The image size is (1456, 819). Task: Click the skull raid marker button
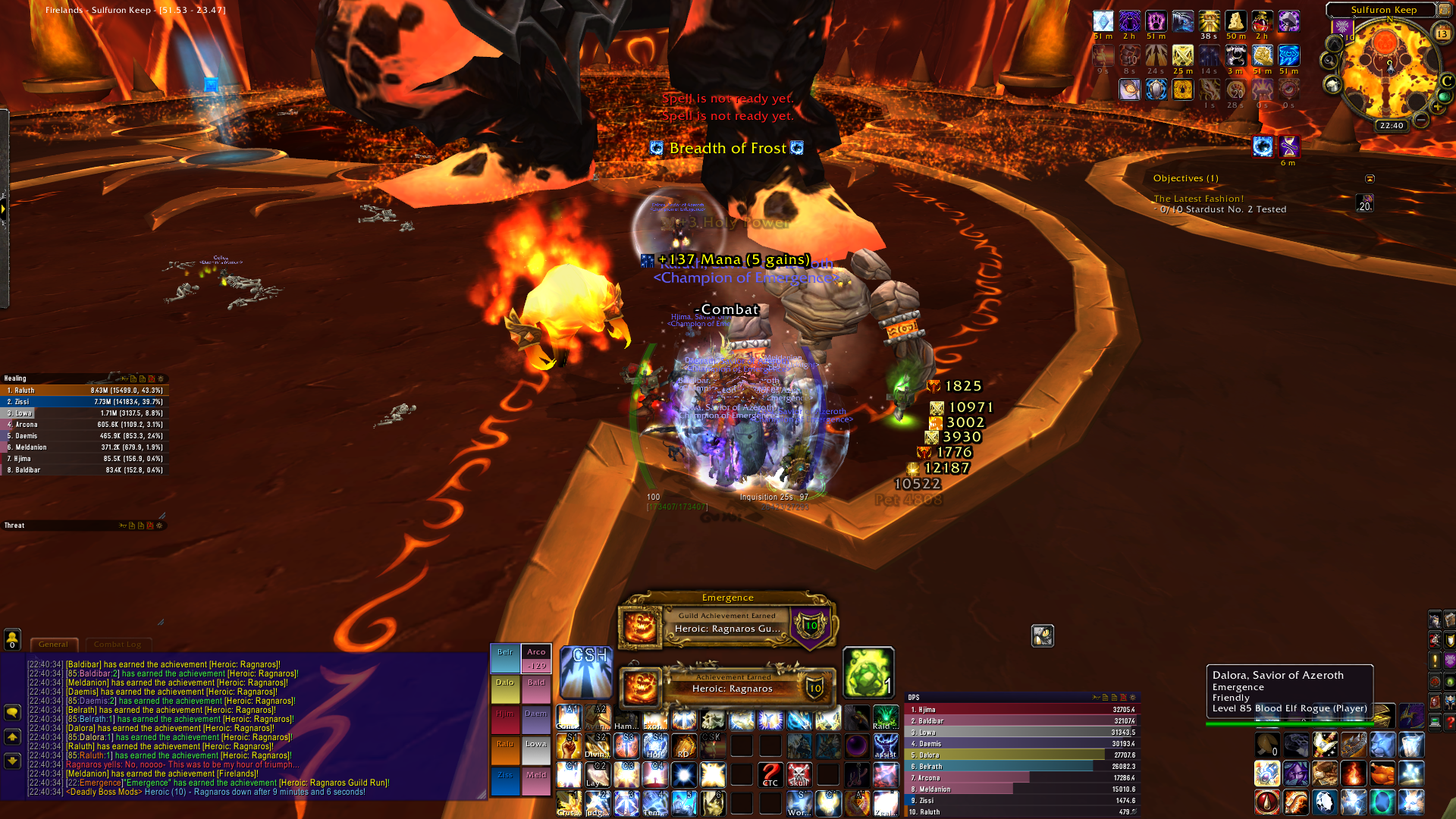coord(799,775)
